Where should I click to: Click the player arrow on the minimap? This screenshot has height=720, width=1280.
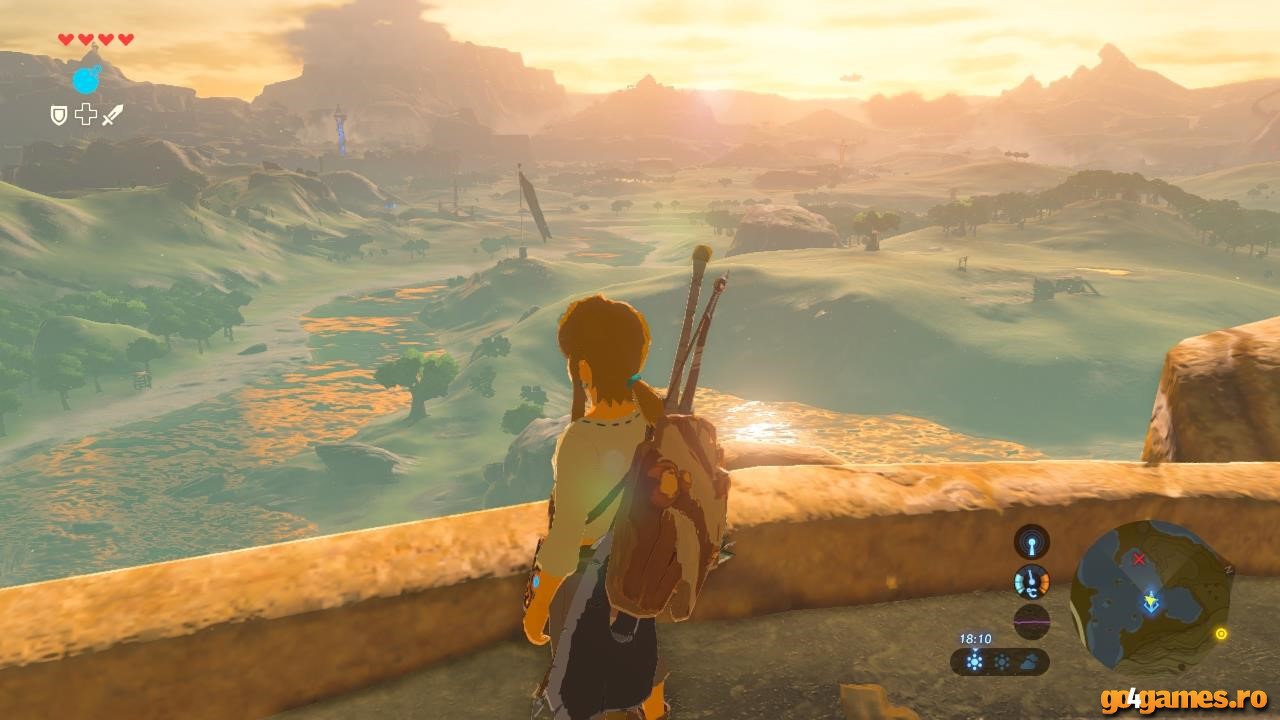tap(1151, 600)
